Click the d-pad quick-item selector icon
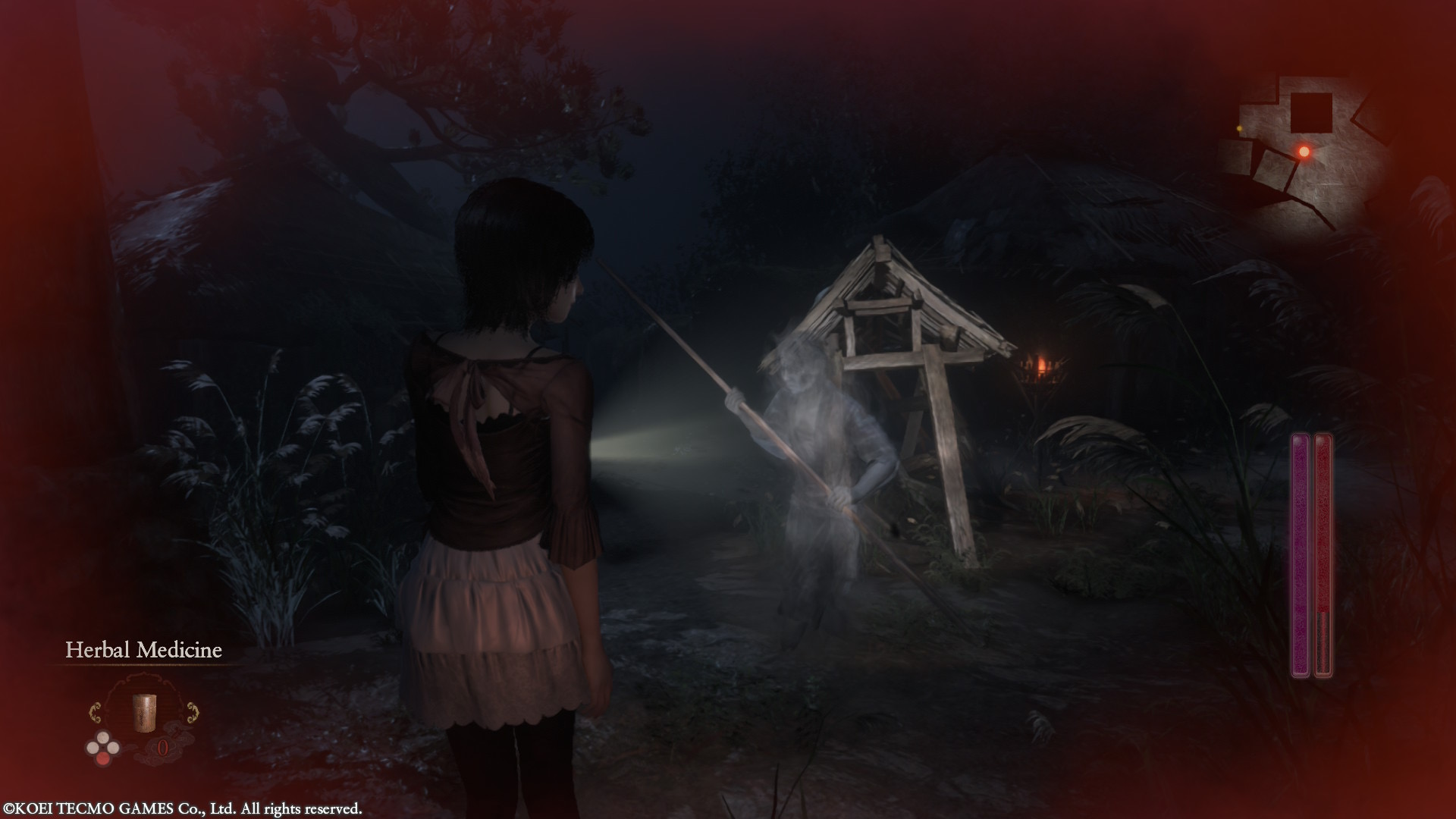 click(x=103, y=747)
